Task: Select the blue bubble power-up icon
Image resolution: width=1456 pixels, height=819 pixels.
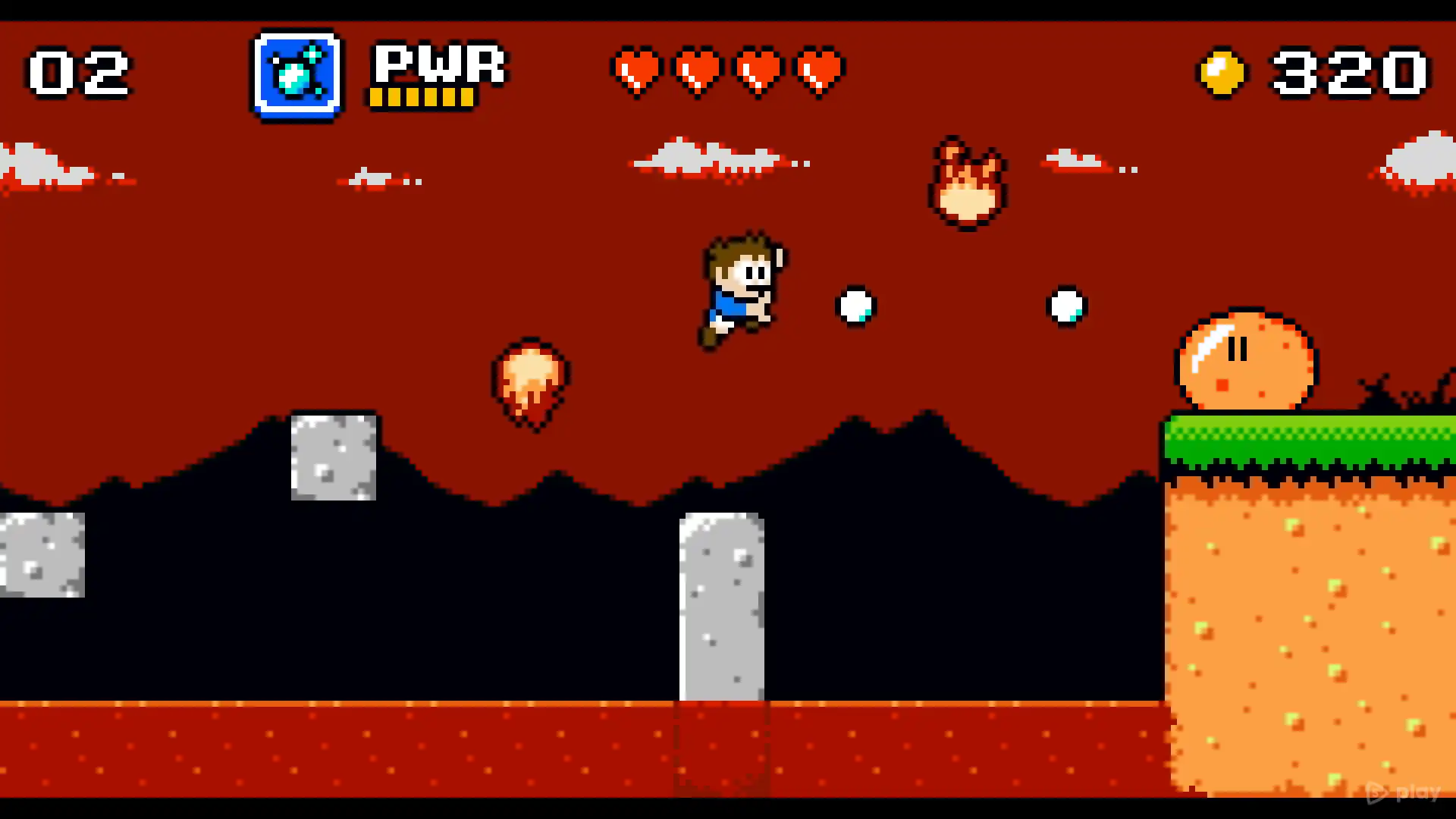Action: (x=297, y=74)
